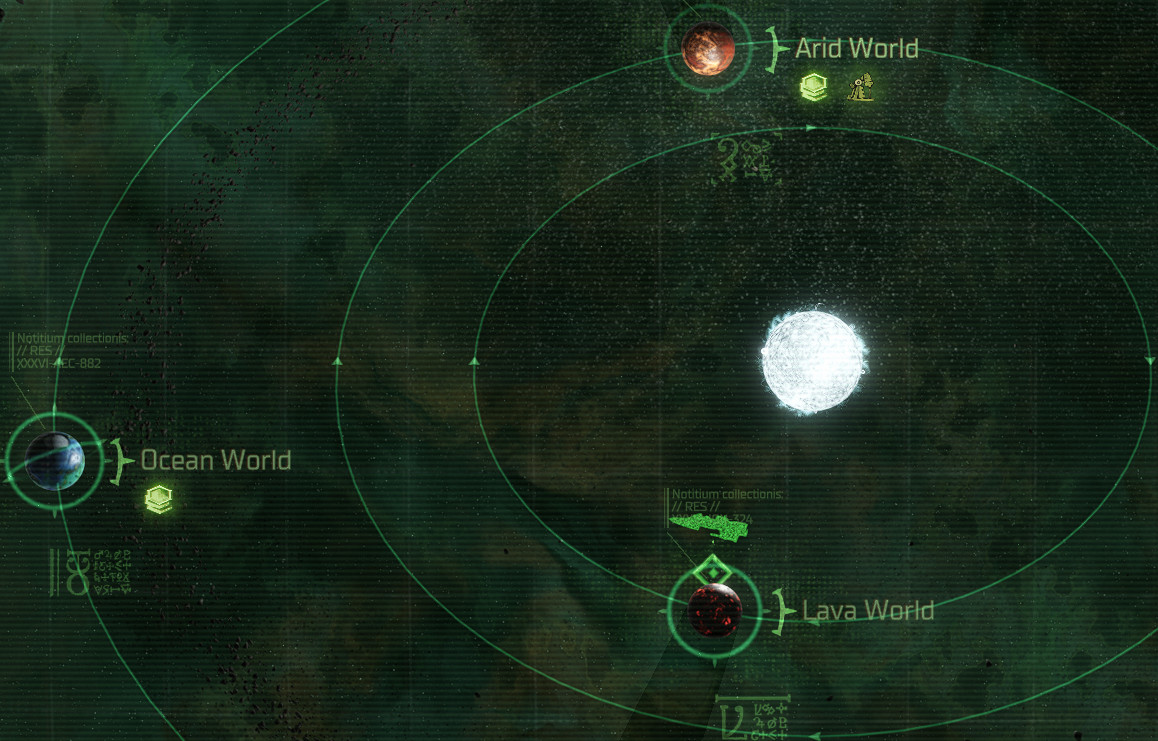
Task: Click the resource icon under Ocean World
Action: pos(158,499)
